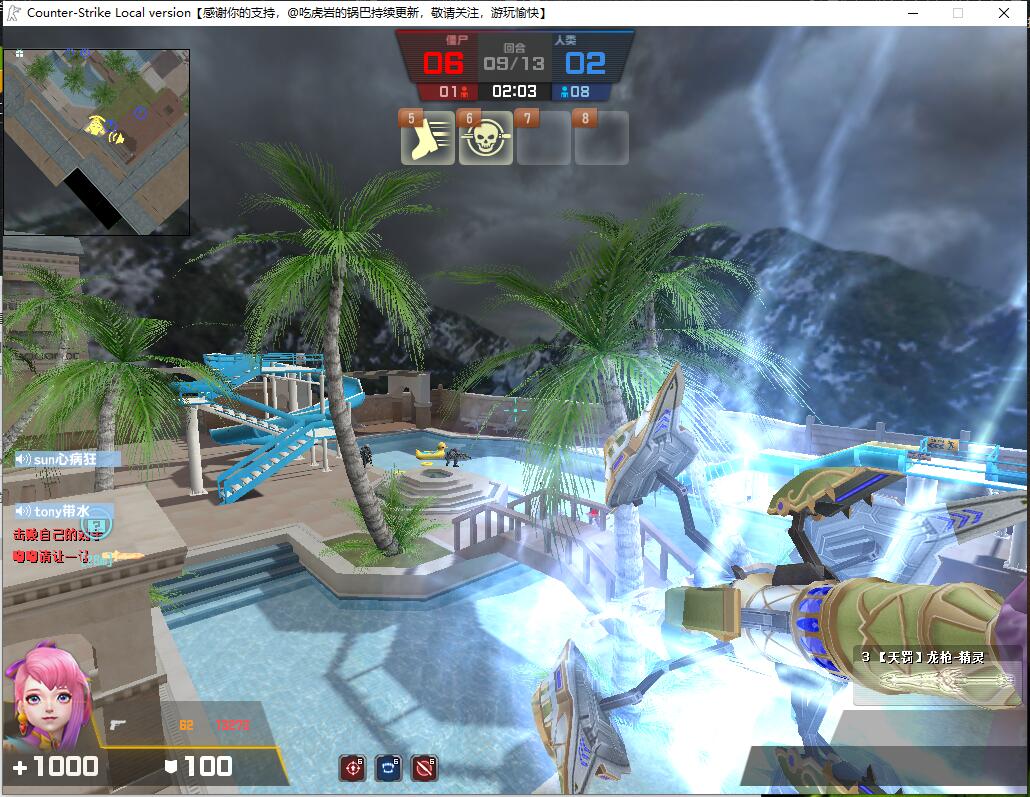Select the blue fangs buff icon
Screen dimensions: 1030x797
point(388,768)
